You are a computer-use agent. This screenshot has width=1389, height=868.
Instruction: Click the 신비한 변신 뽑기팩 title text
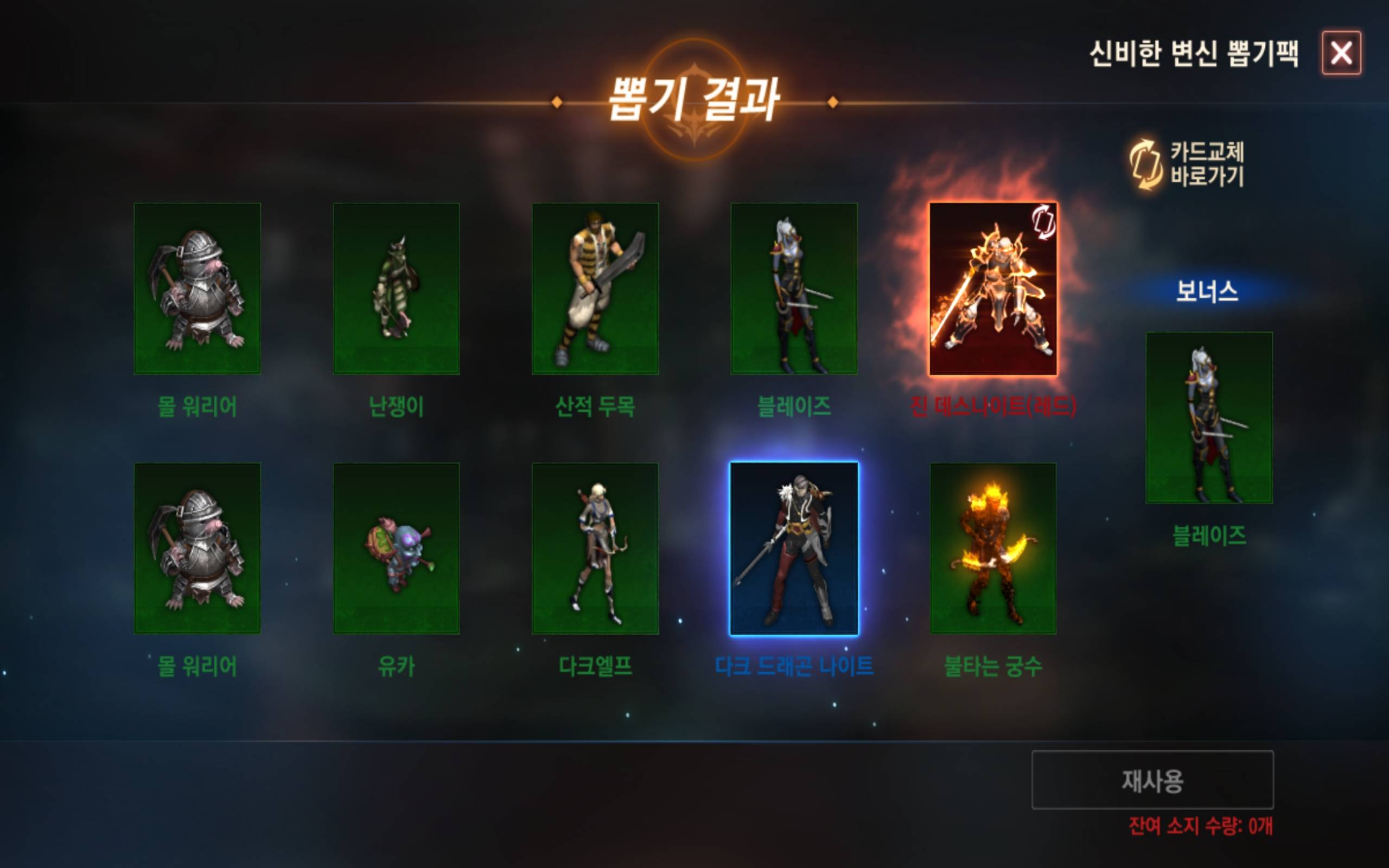click(x=1204, y=53)
